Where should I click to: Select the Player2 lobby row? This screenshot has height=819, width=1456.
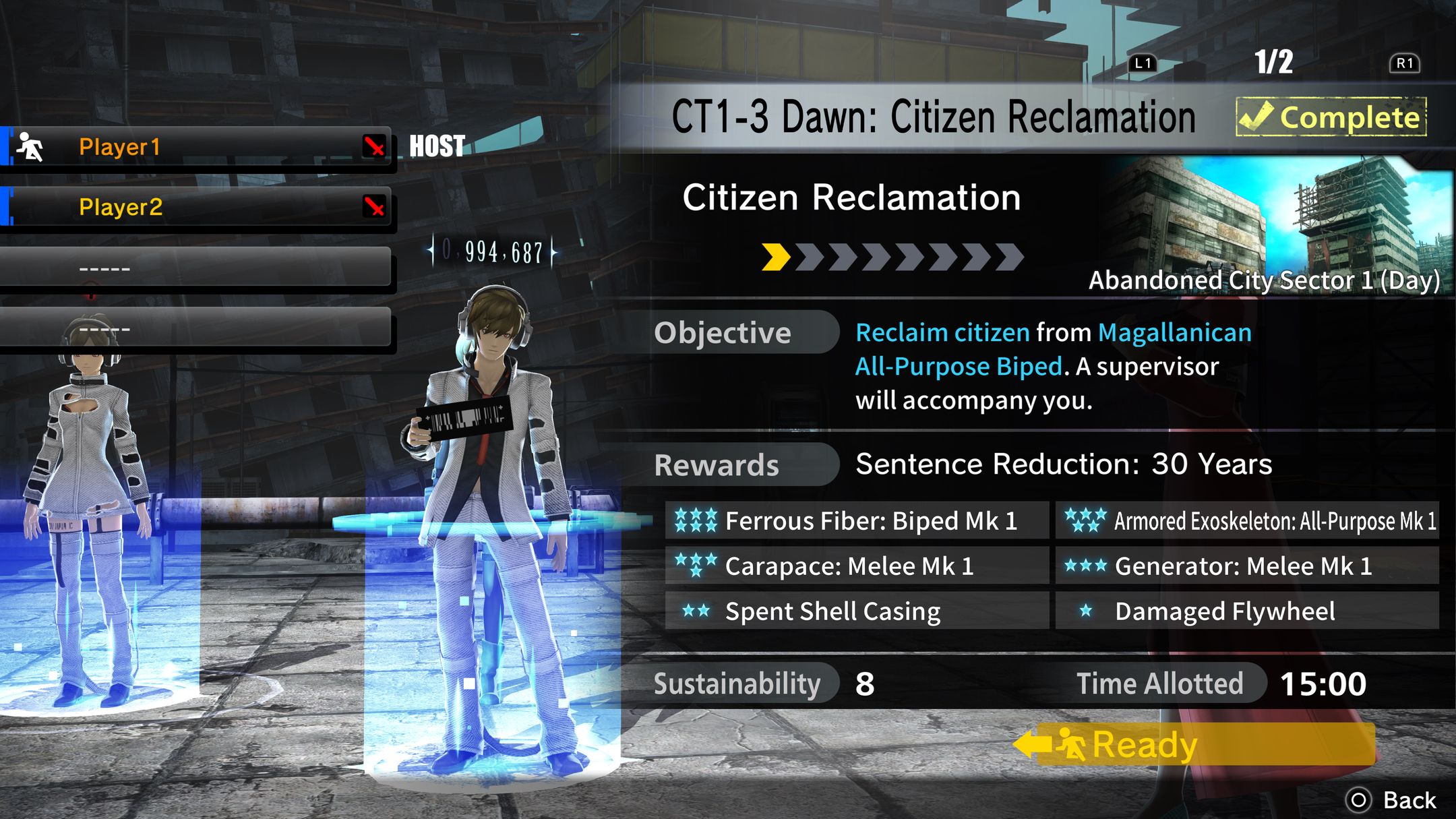point(195,207)
